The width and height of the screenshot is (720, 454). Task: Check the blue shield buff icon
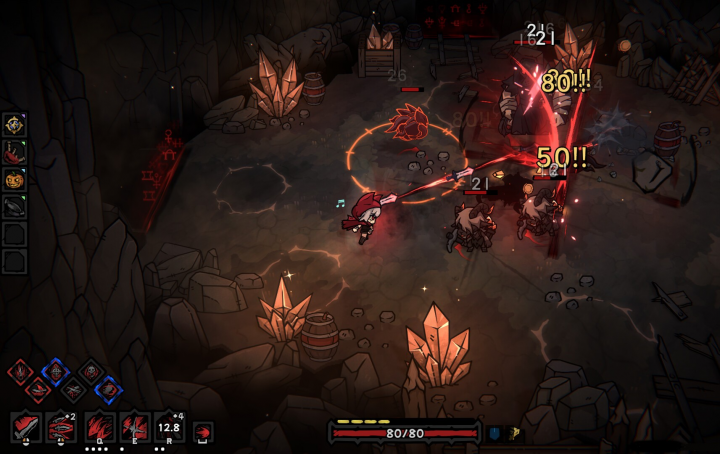[x=494, y=433]
